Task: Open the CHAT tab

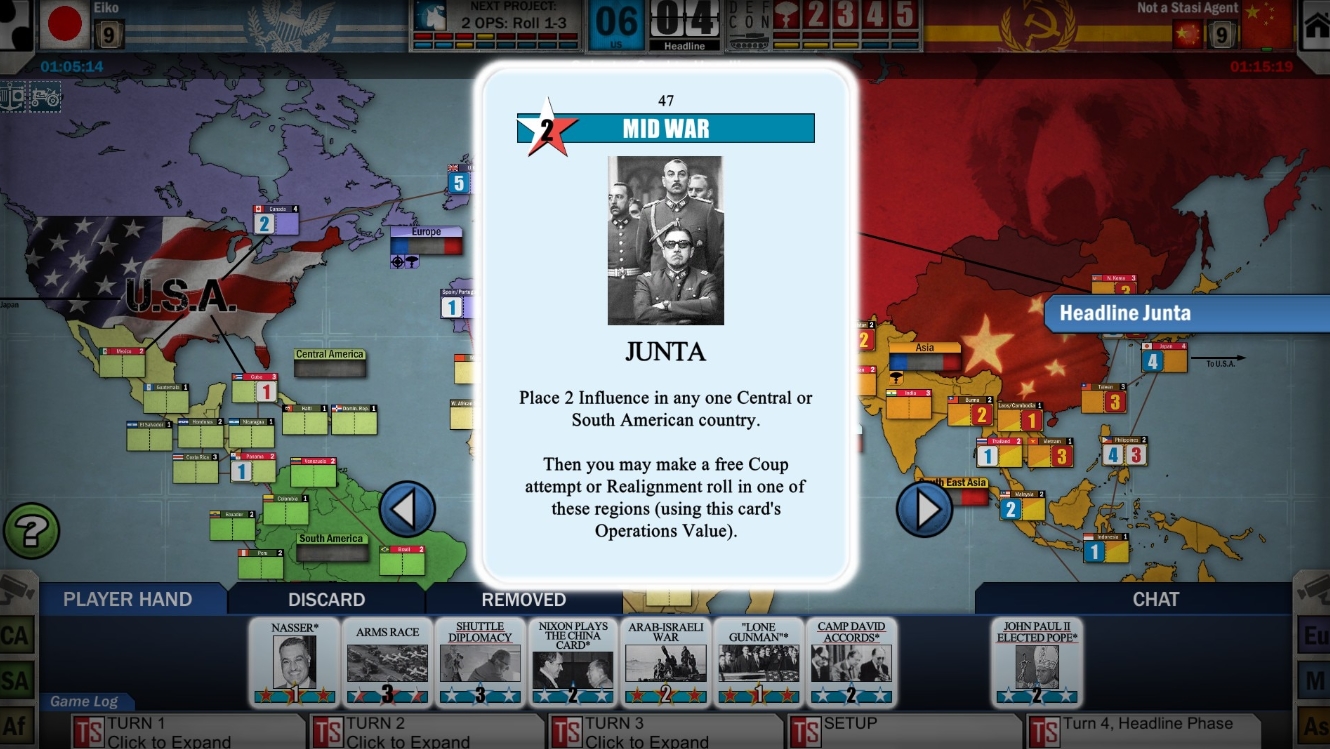Action: [x=1157, y=599]
